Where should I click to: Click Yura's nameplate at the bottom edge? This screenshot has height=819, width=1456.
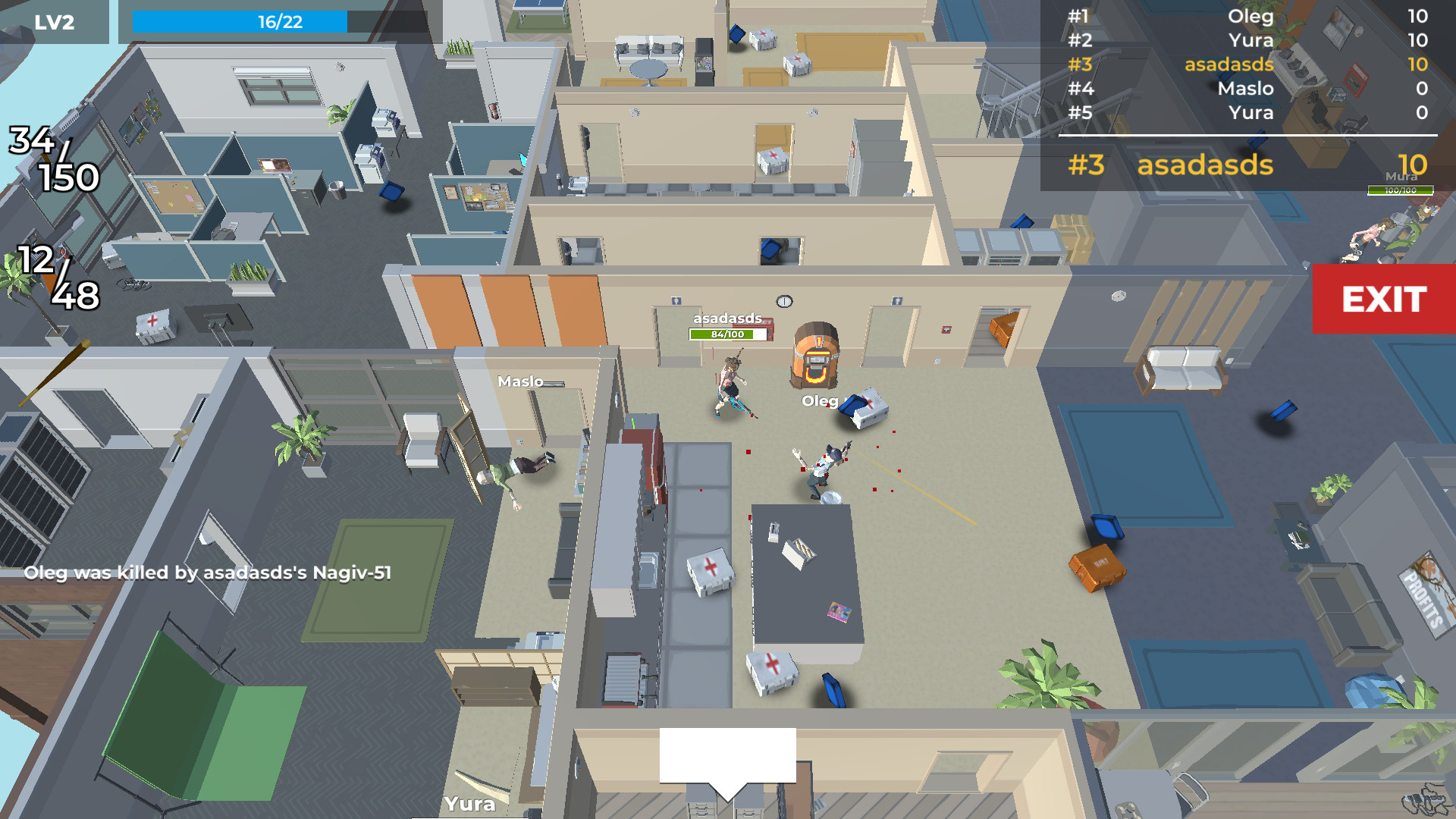pos(470,805)
